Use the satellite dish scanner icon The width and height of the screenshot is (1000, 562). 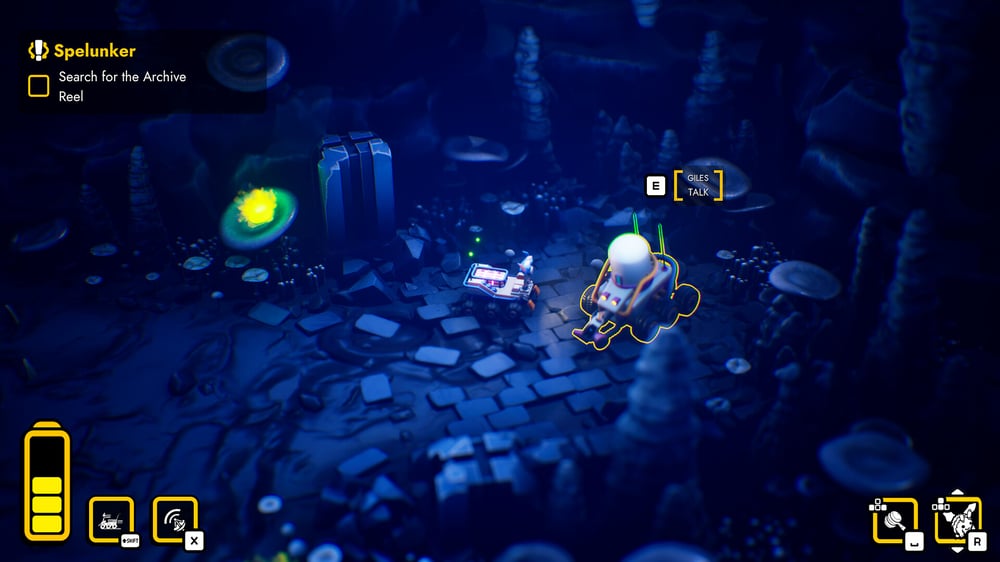174,520
